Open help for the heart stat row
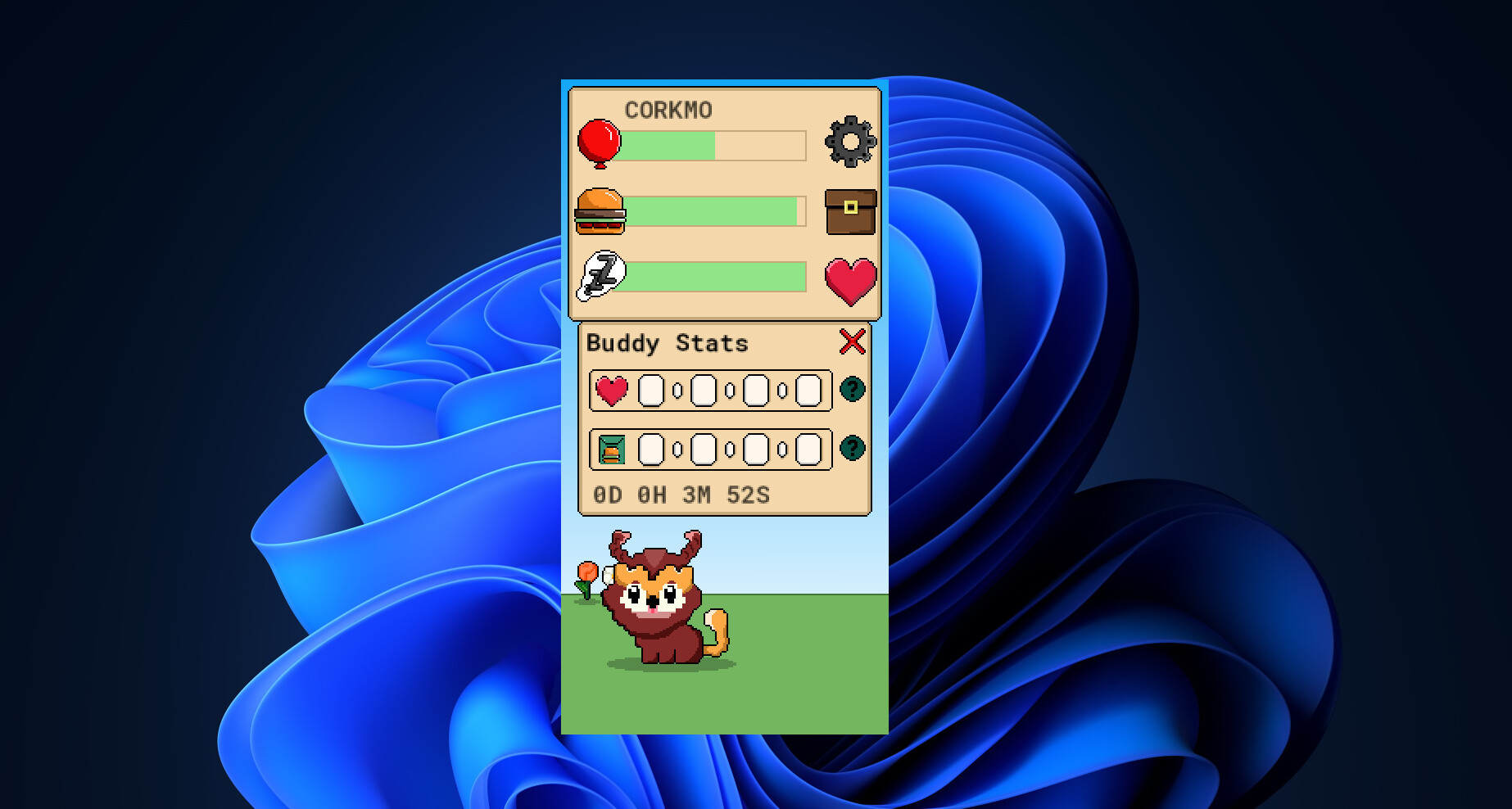This screenshot has height=809, width=1512. click(x=852, y=391)
